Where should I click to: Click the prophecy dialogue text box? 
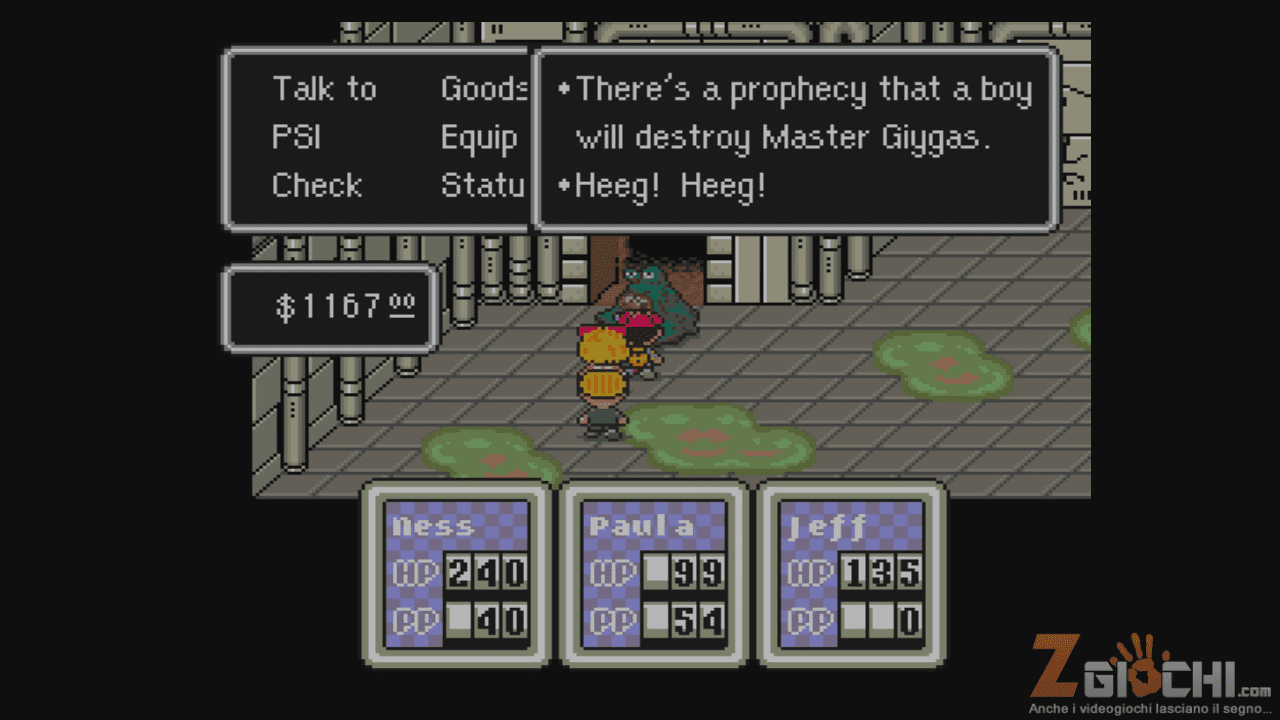point(796,138)
